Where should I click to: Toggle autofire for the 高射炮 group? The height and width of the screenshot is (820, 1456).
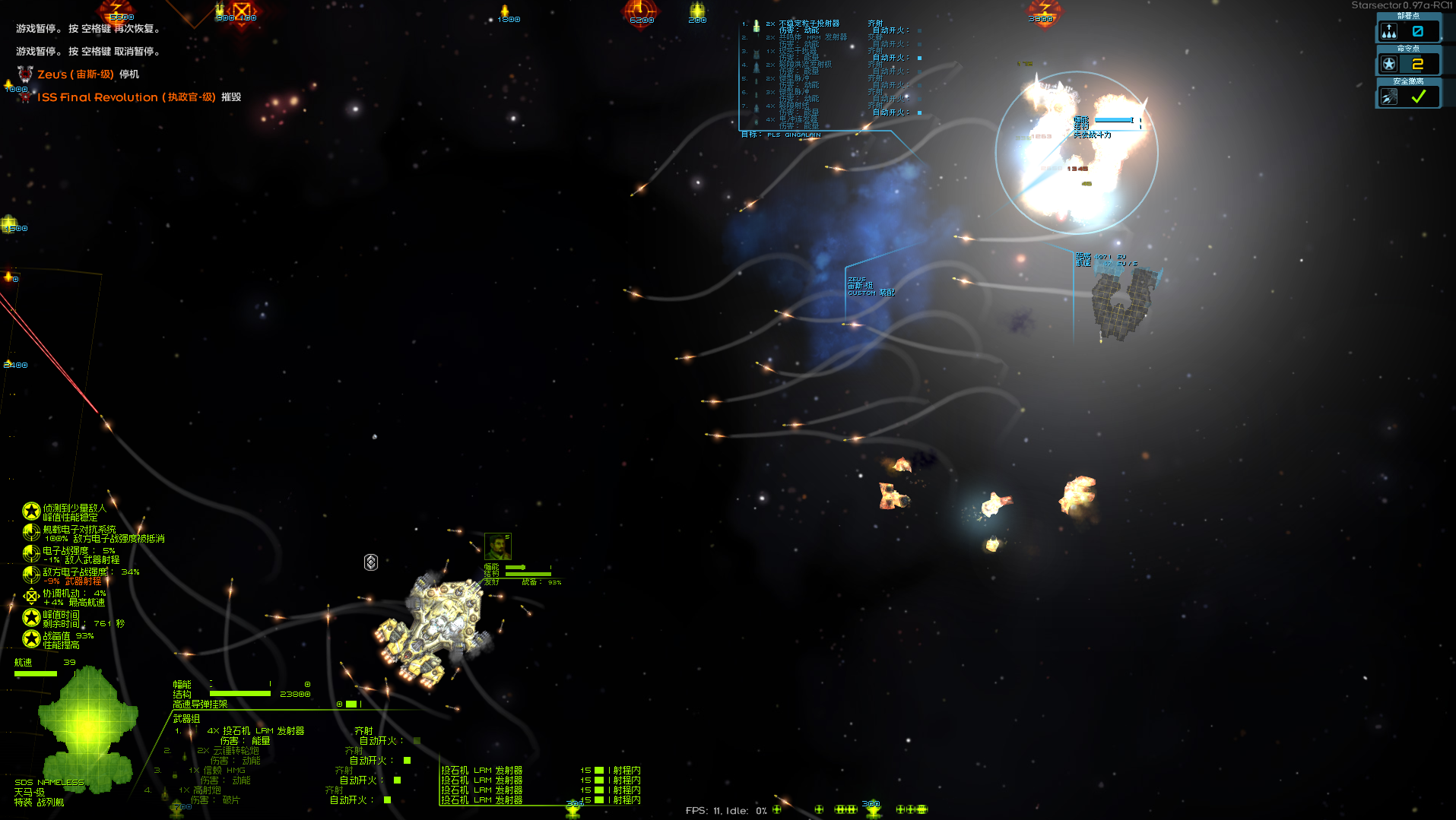388,800
